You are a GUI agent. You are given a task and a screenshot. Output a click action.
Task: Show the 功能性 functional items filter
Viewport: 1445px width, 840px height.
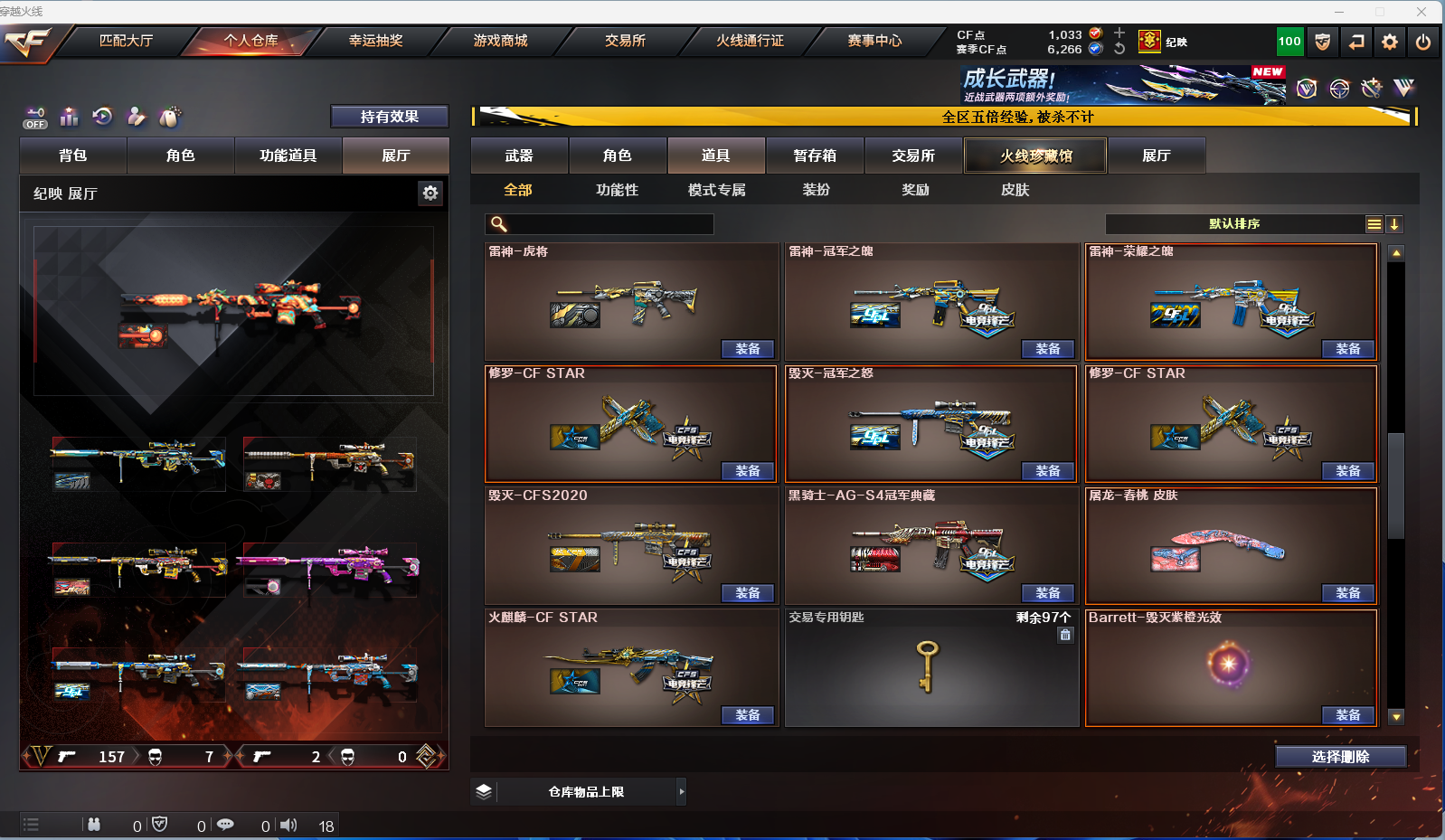(x=617, y=190)
